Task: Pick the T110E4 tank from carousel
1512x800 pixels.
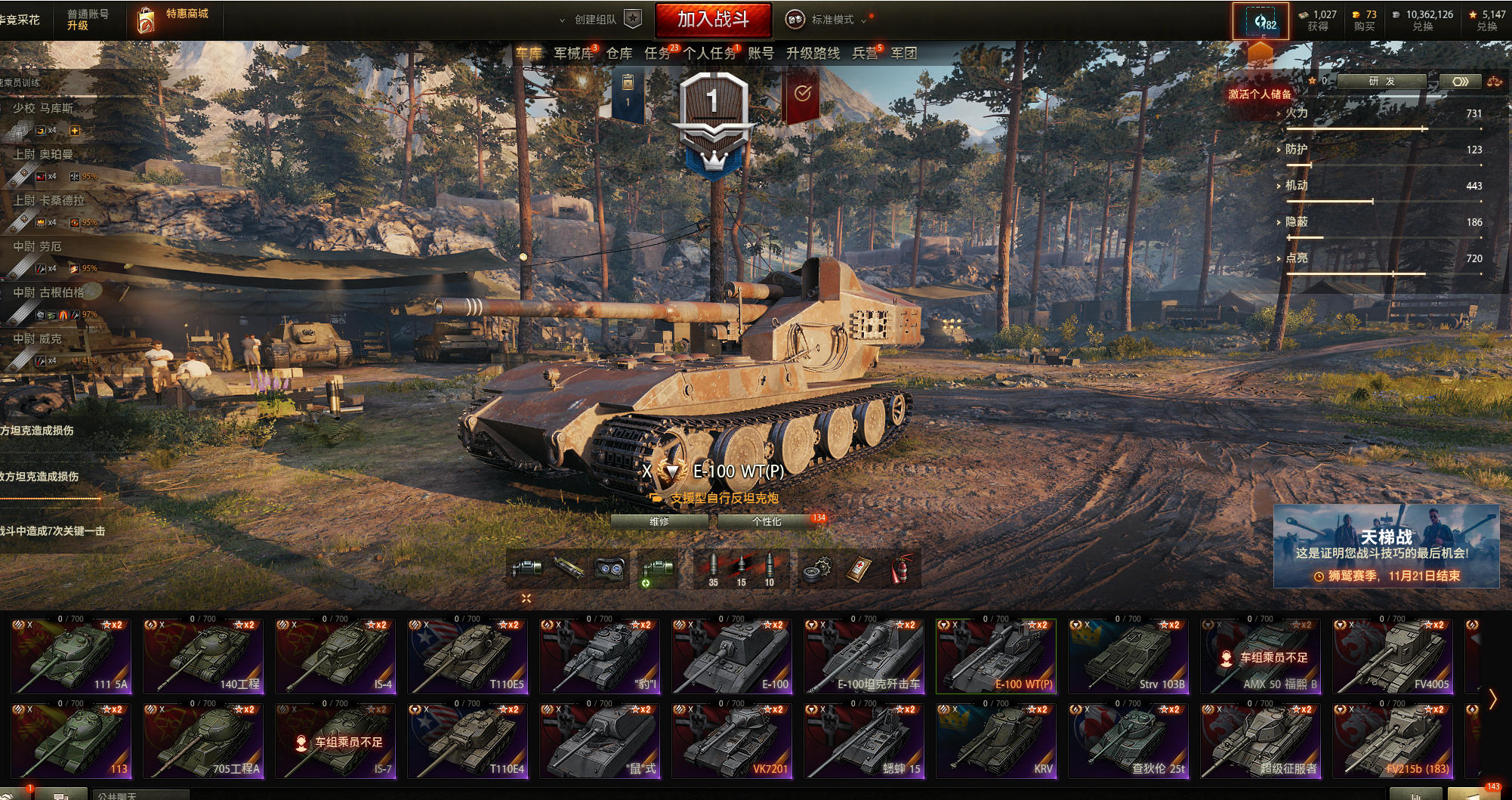Action: (x=467, y=741)
